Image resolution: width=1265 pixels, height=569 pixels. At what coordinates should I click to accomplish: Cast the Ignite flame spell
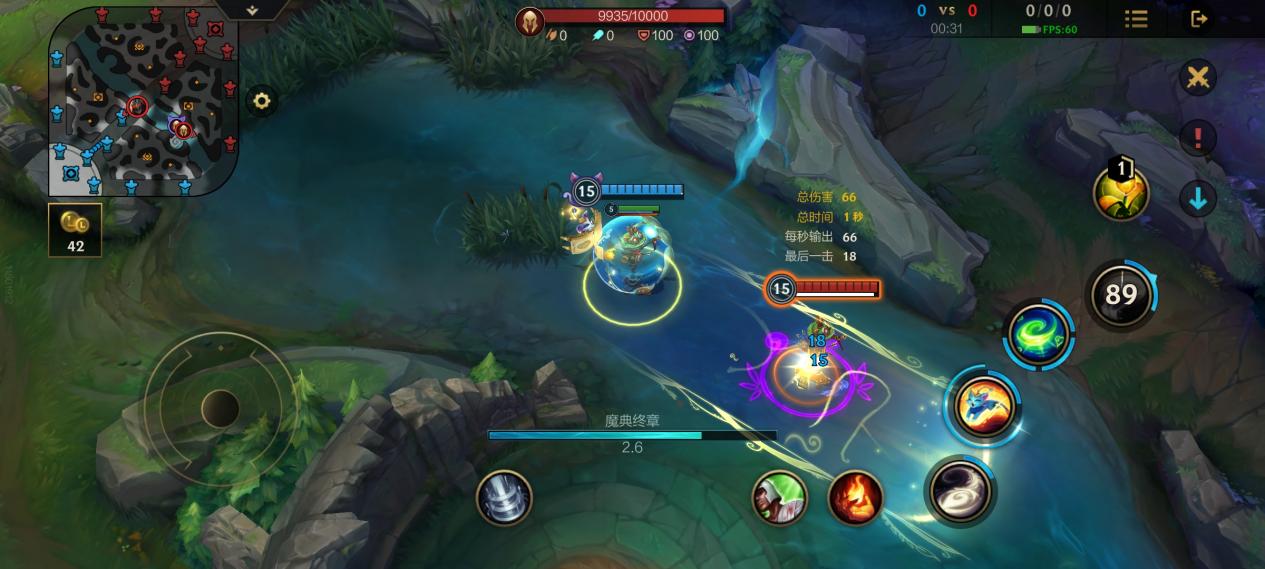click(855, 497)
